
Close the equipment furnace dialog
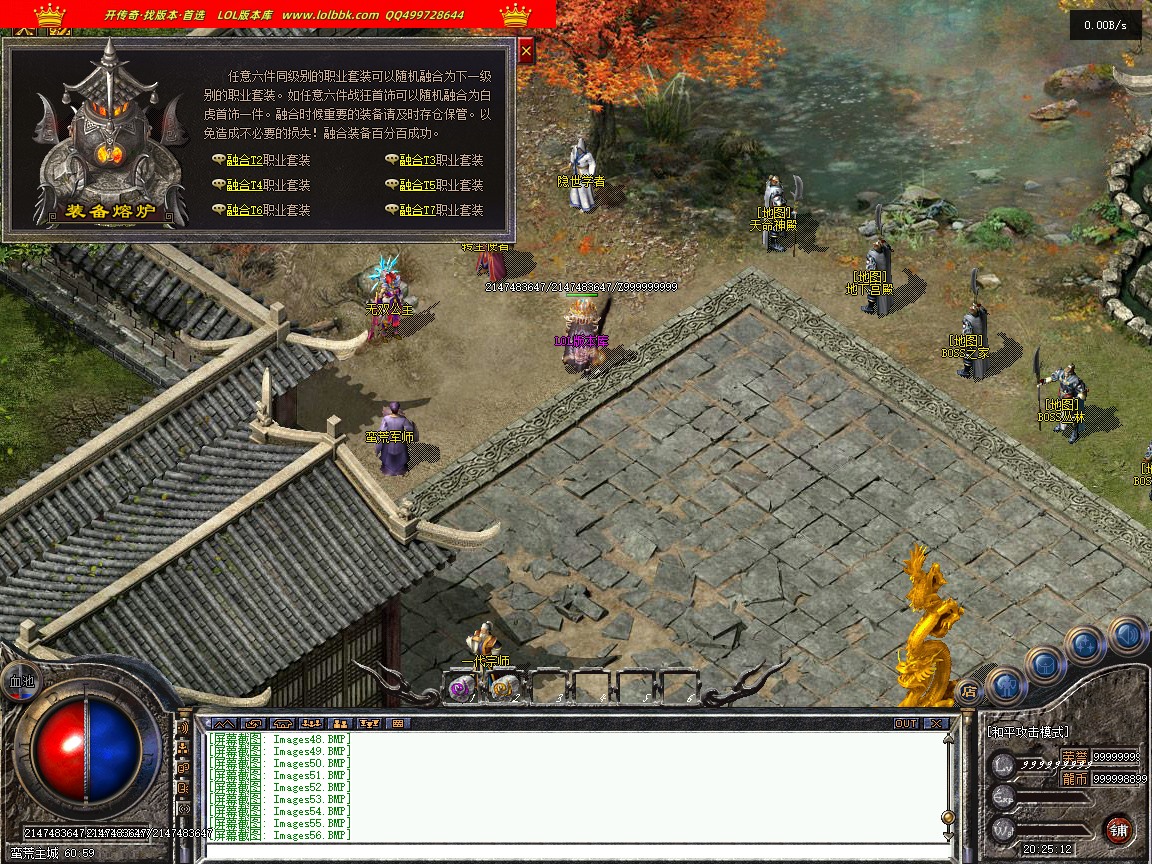click(526, 50)
